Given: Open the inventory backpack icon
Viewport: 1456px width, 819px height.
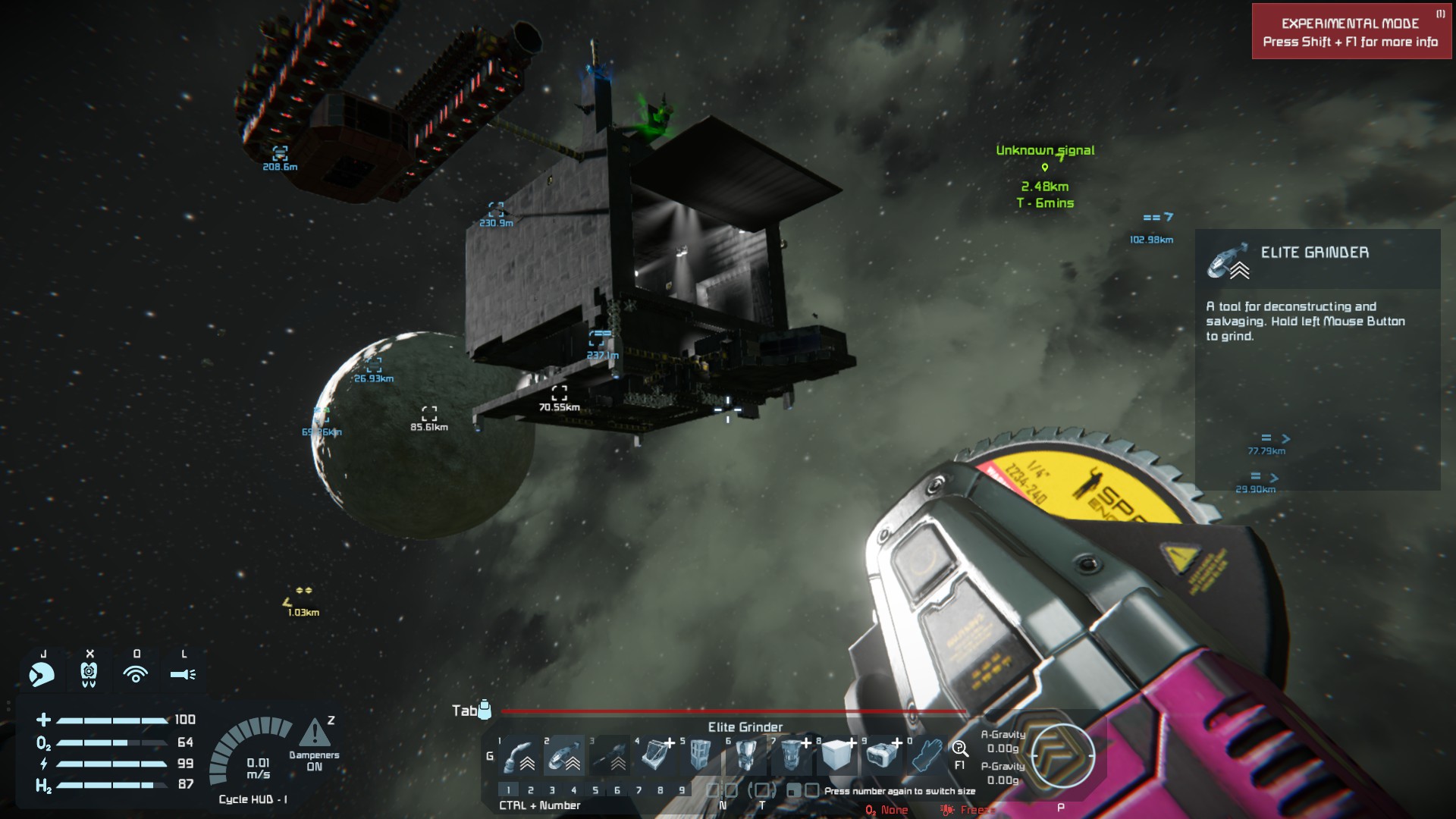Looking at the screenshot, I should coord(485,710).
